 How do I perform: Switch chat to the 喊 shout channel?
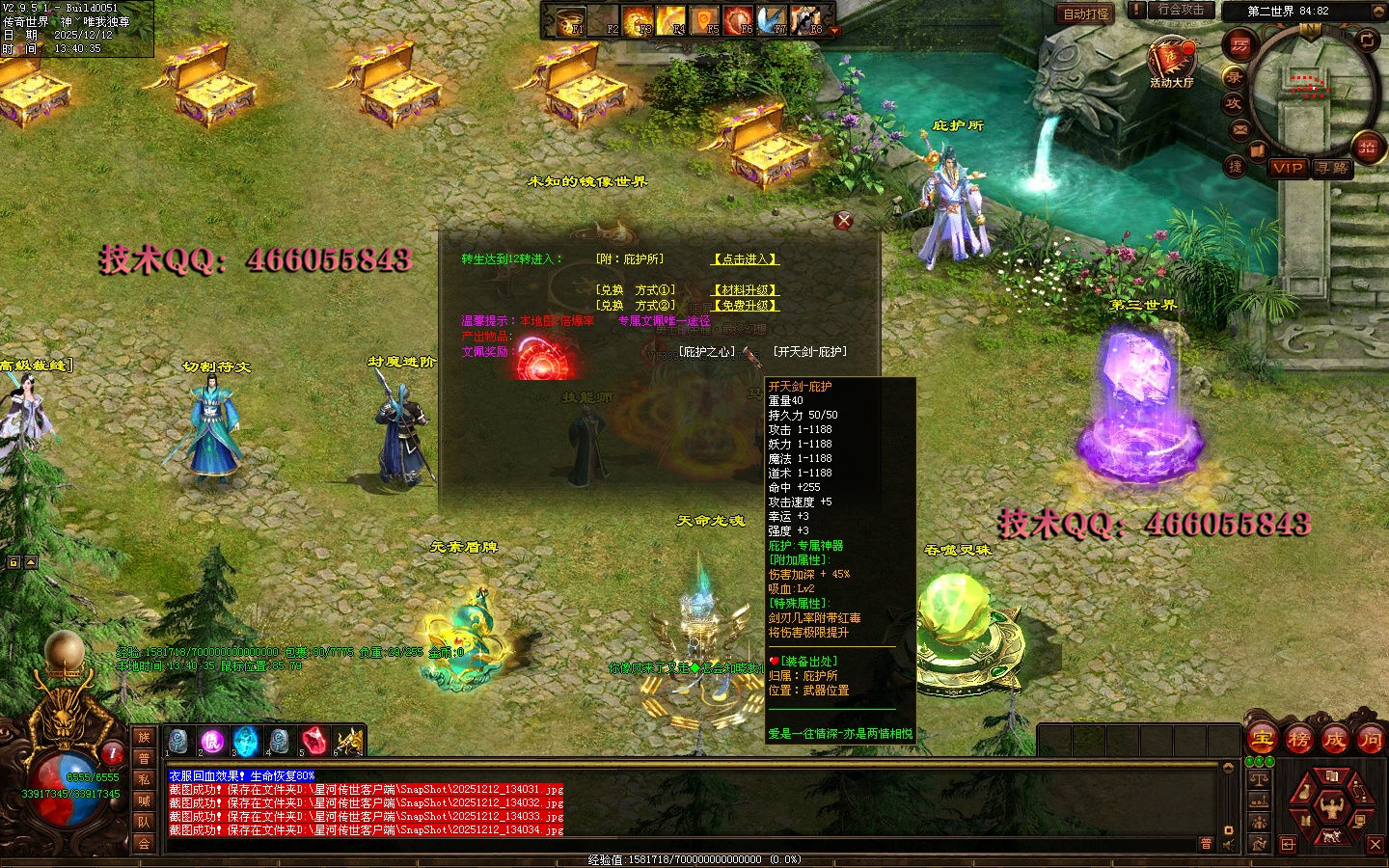(x=144, y=800)
